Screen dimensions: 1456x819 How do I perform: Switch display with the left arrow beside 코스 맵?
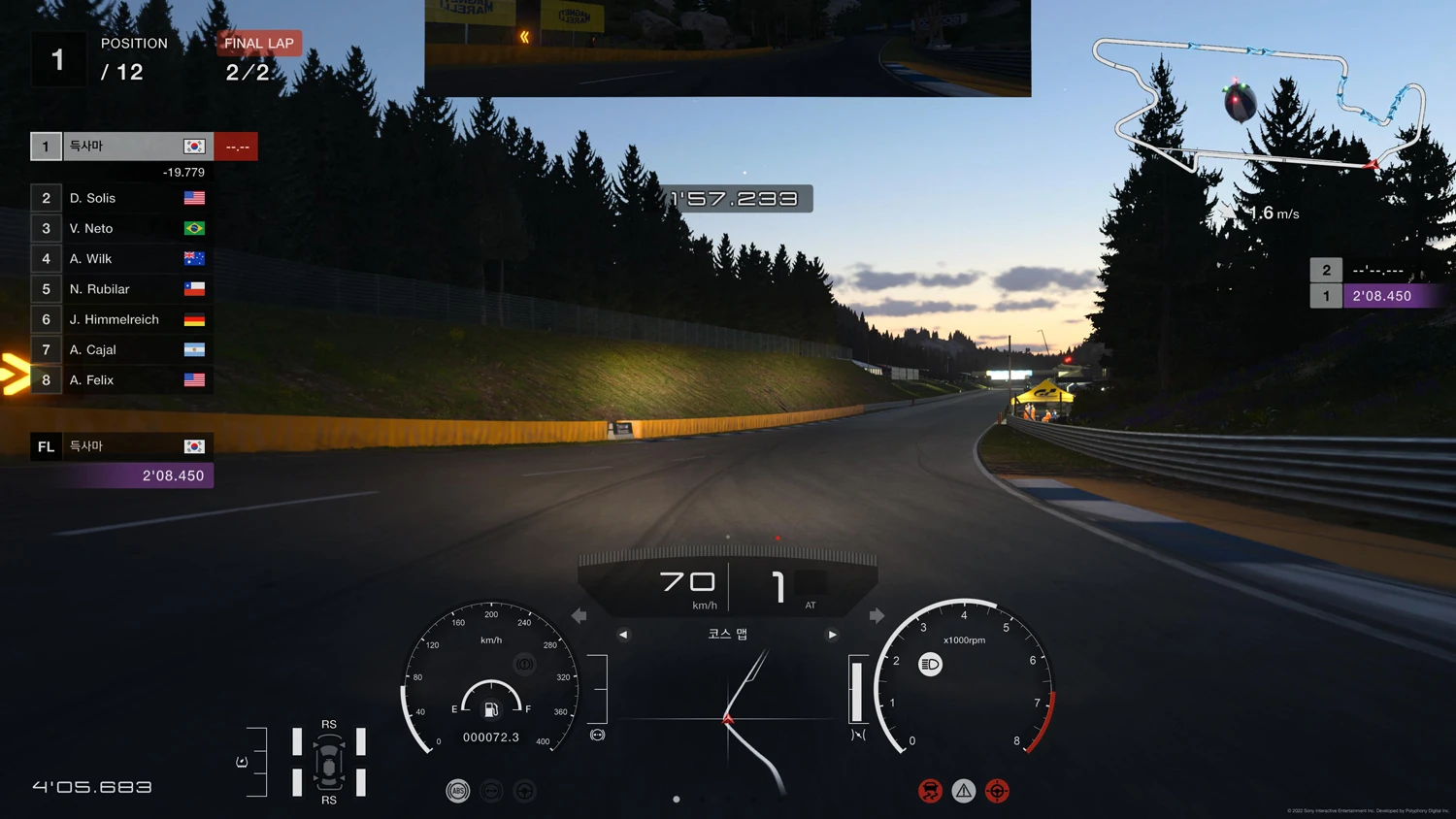(623, 635)
